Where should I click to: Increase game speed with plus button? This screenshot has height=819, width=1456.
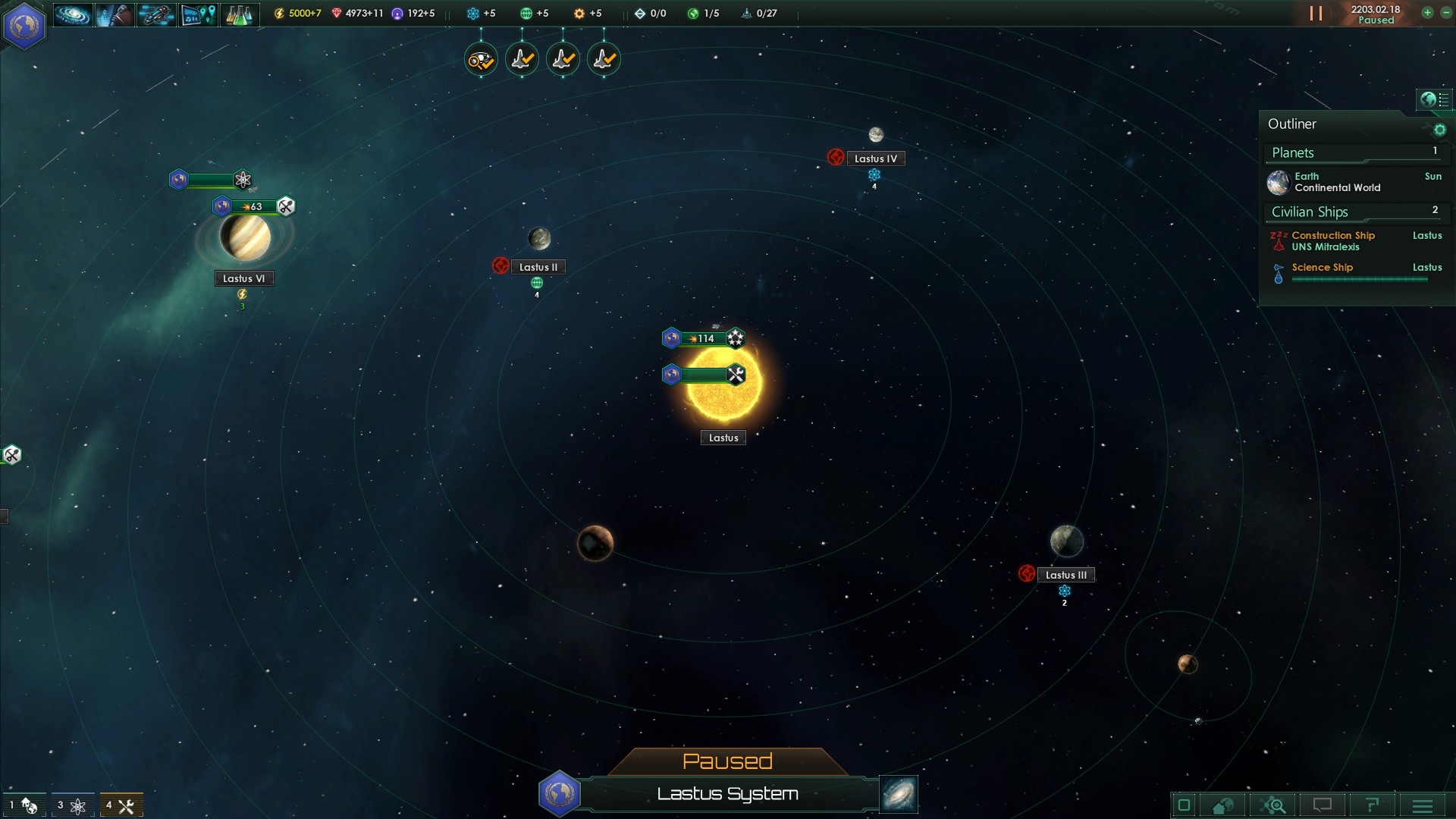pyautogui.click(x=1427, y=13)
